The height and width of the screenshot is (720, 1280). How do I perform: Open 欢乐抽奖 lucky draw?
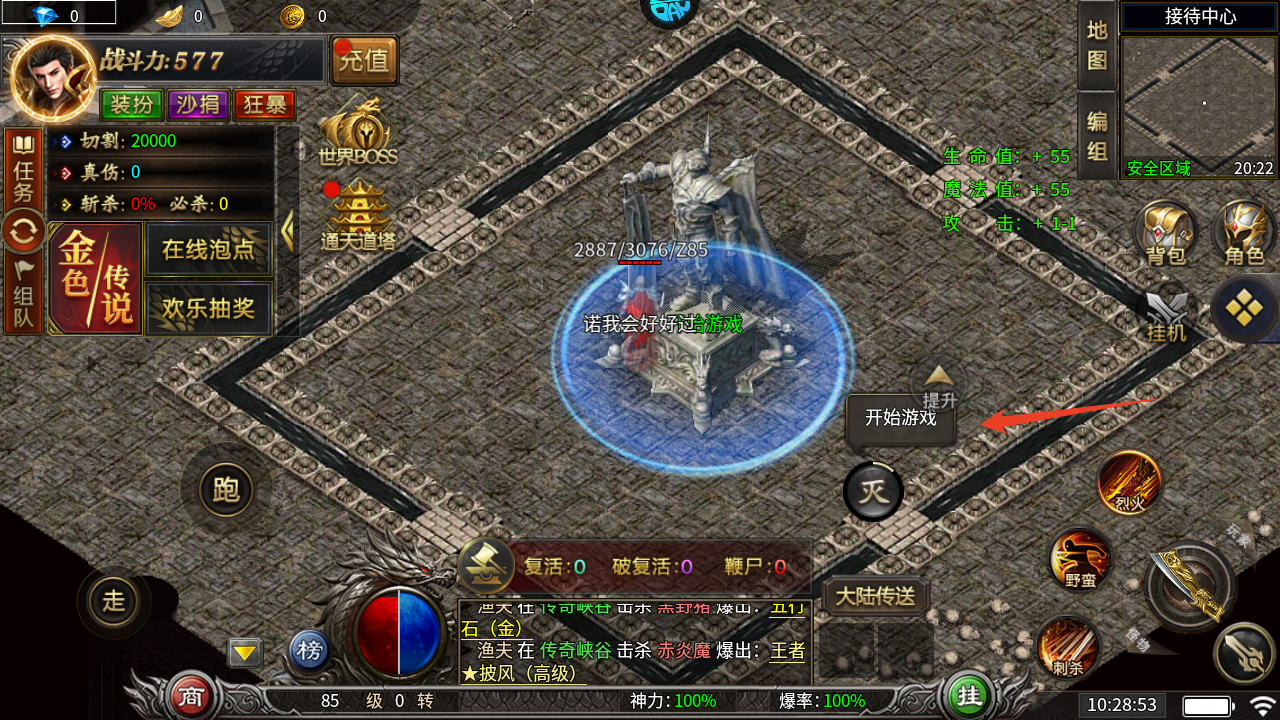coord(208,308)
